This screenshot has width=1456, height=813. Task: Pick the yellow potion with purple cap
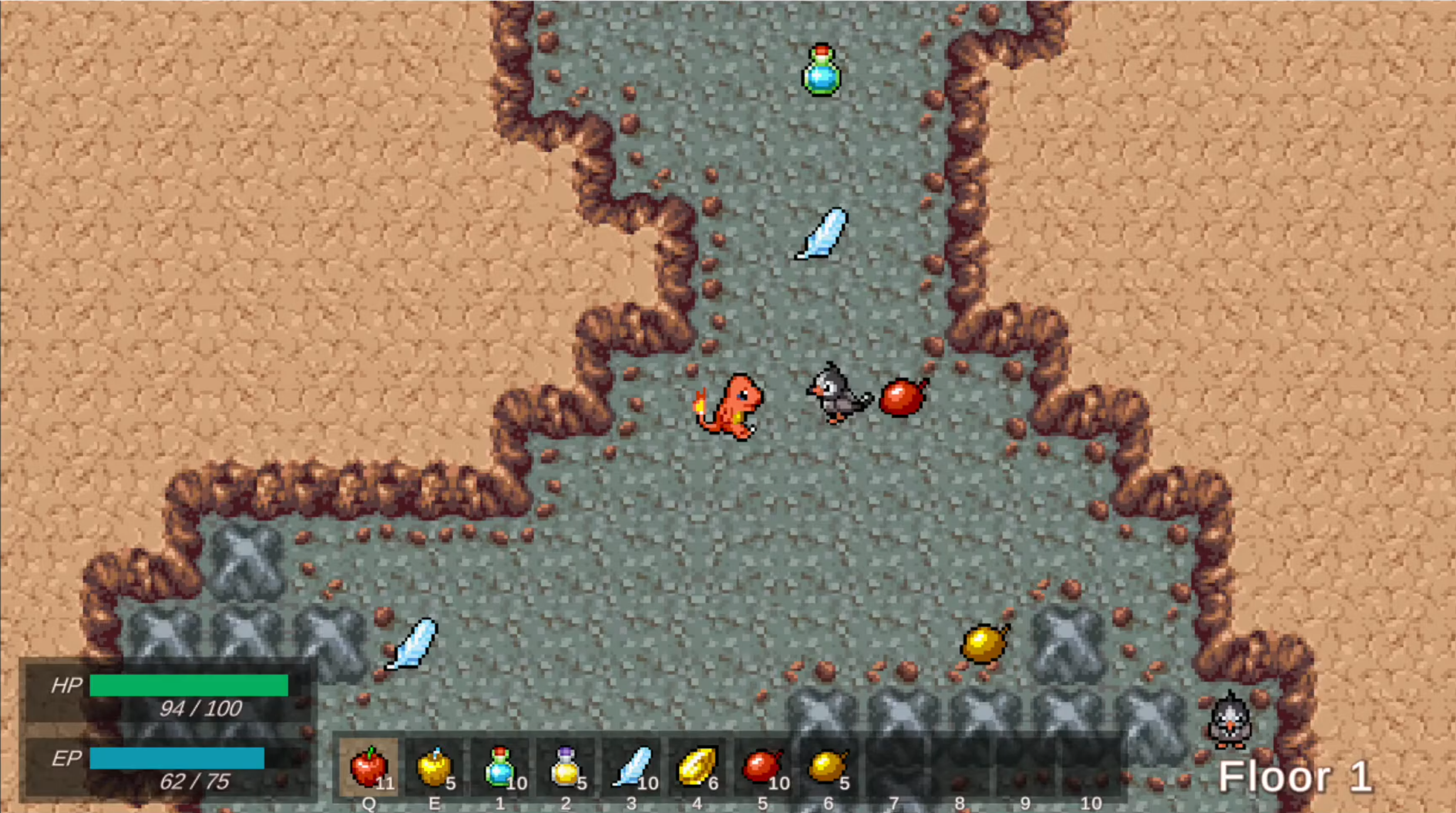tap(566, 767)
